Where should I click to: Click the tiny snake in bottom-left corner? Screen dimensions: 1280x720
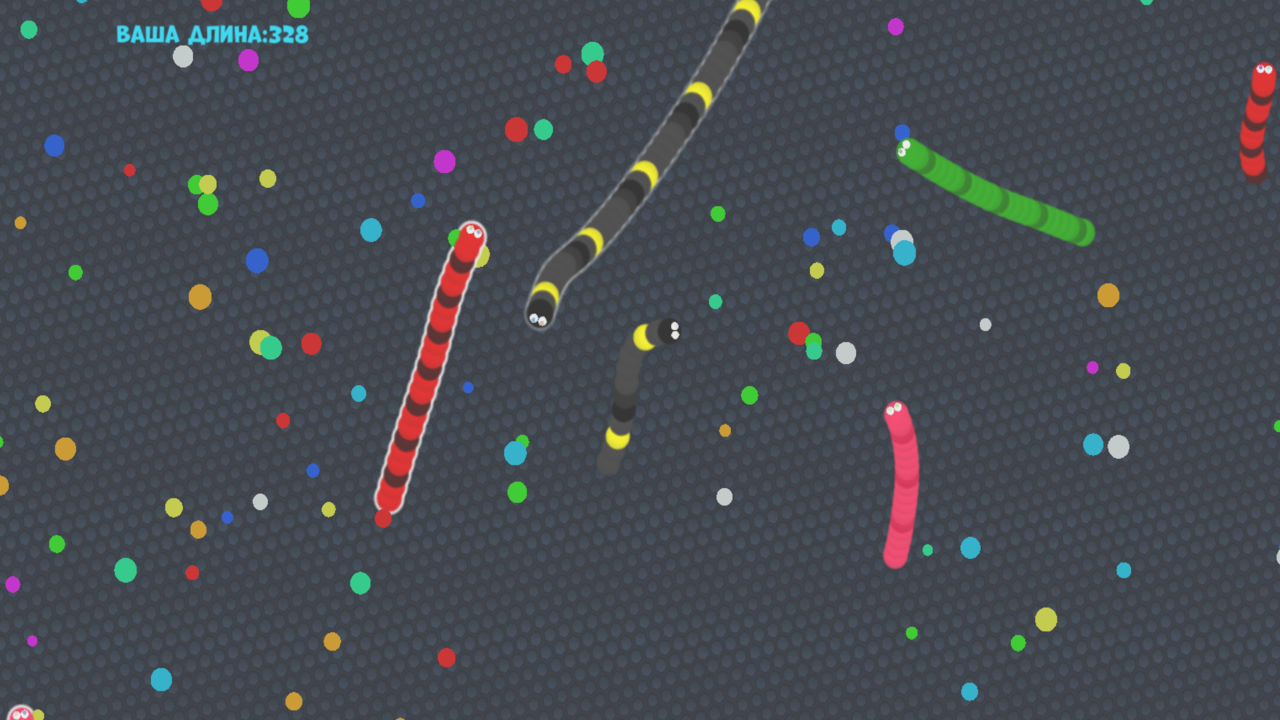(x=20, y=712)
